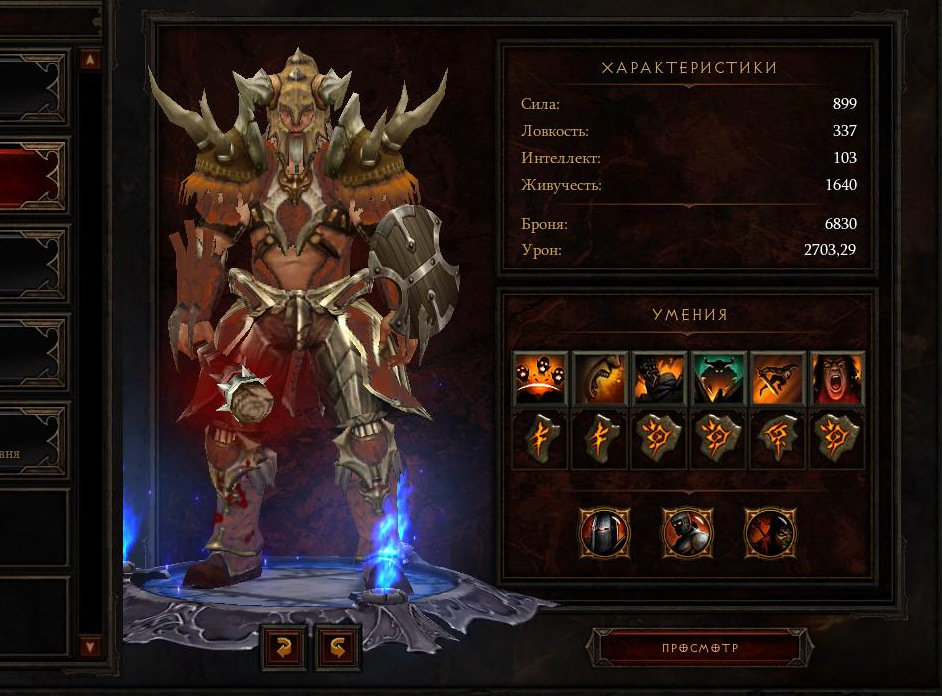
Task: Click the ПРОСМОТР button
Action: pyautogui.click(x=699, y=648)
